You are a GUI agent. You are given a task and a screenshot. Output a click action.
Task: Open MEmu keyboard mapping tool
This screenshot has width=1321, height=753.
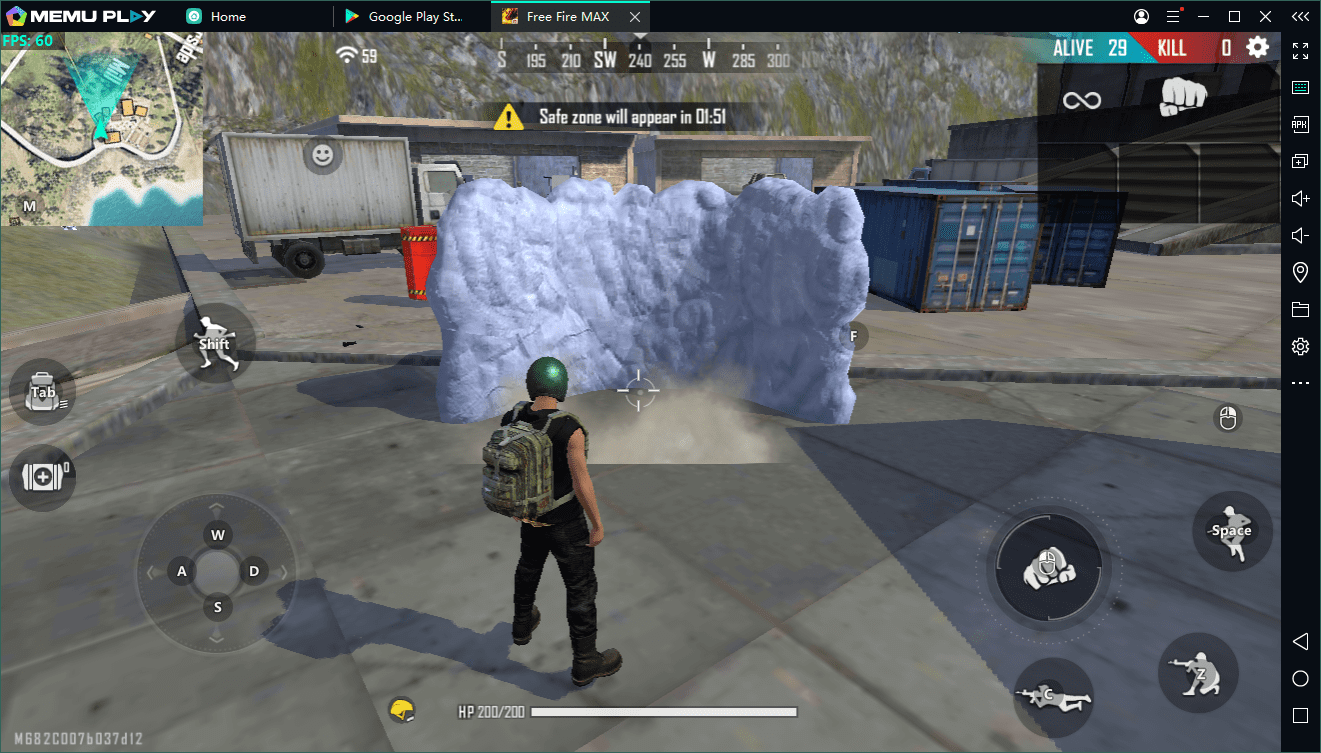click(x=1300, y=86)
